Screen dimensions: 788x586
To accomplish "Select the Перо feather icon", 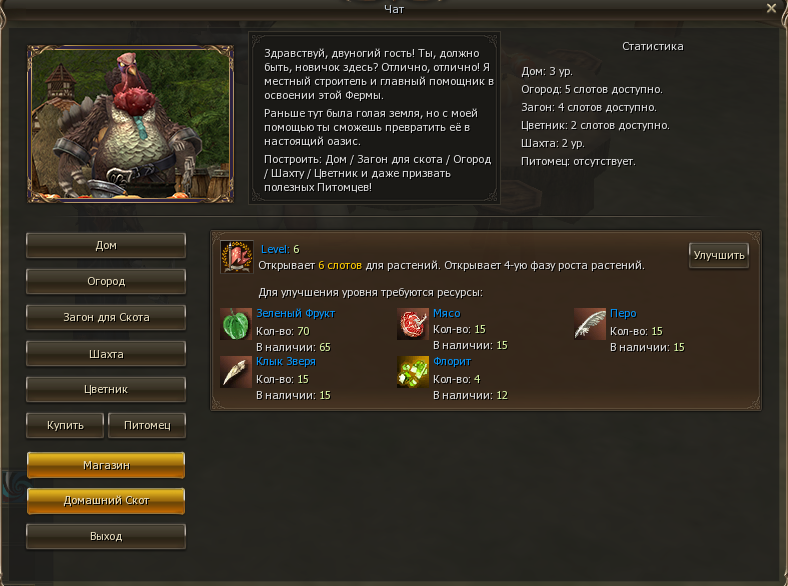I will [590, 324].
